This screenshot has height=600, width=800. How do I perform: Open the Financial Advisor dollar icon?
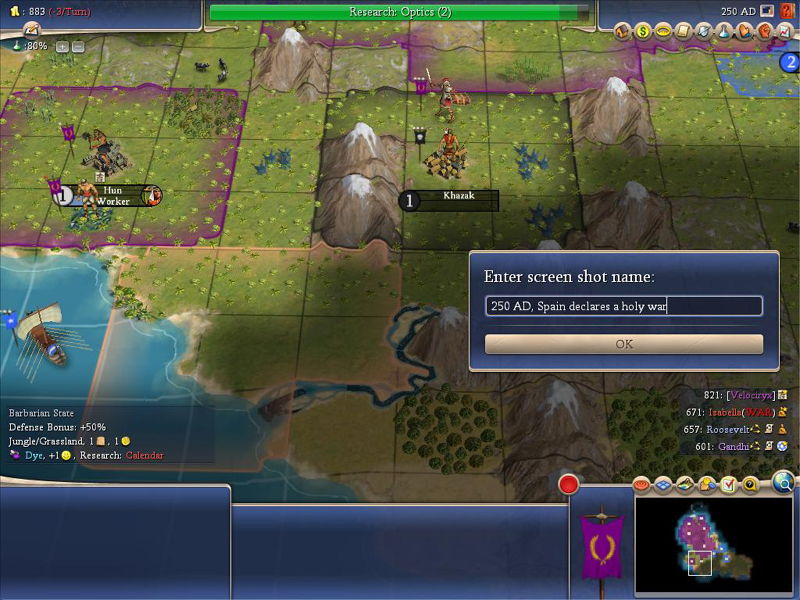(x=643, y=31)
